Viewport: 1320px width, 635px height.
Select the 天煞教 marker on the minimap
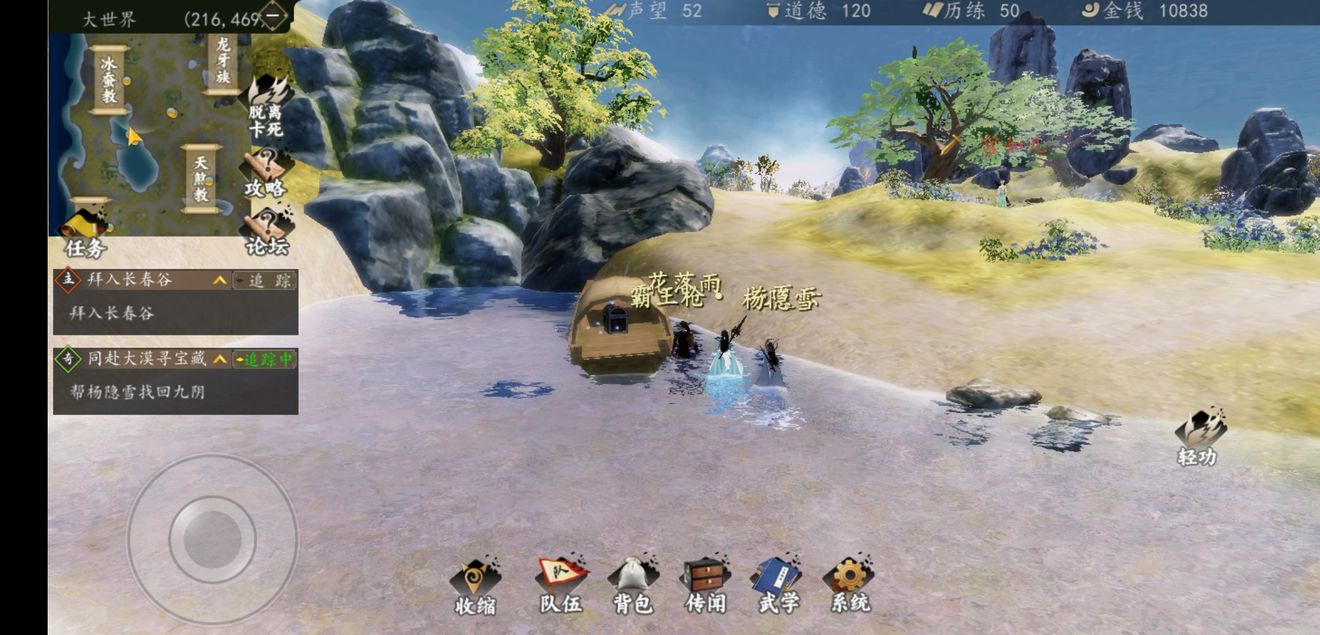click(x=201, y=179)
